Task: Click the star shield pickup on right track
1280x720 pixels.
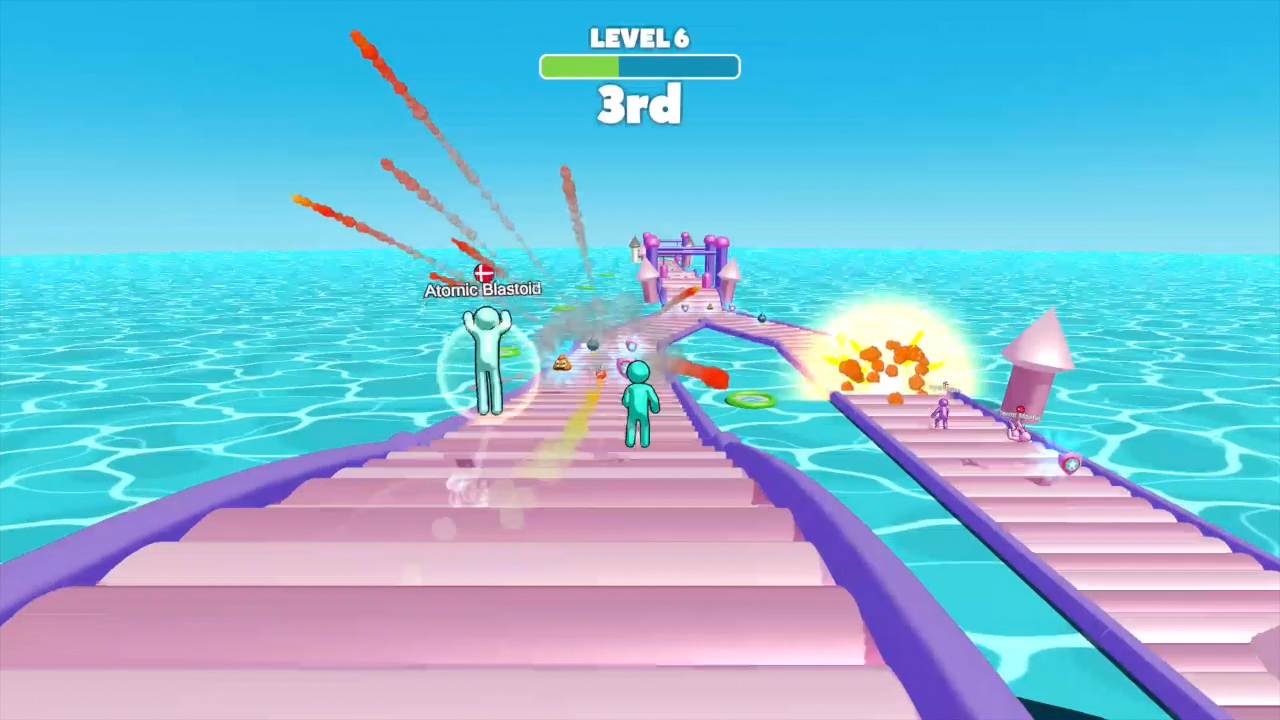Action: point(1071,464)
